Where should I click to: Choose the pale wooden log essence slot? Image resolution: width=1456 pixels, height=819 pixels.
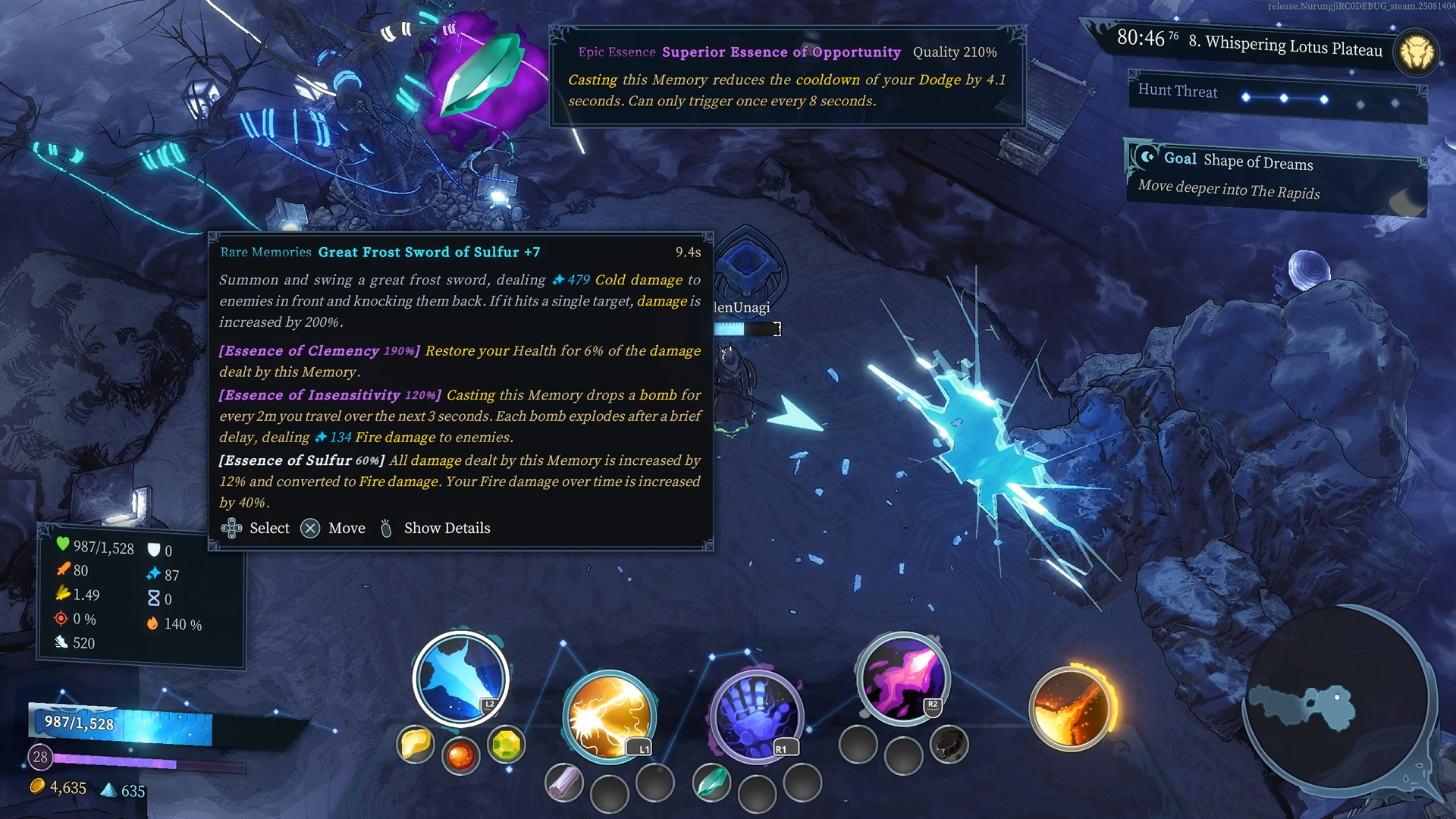(563, 783)
